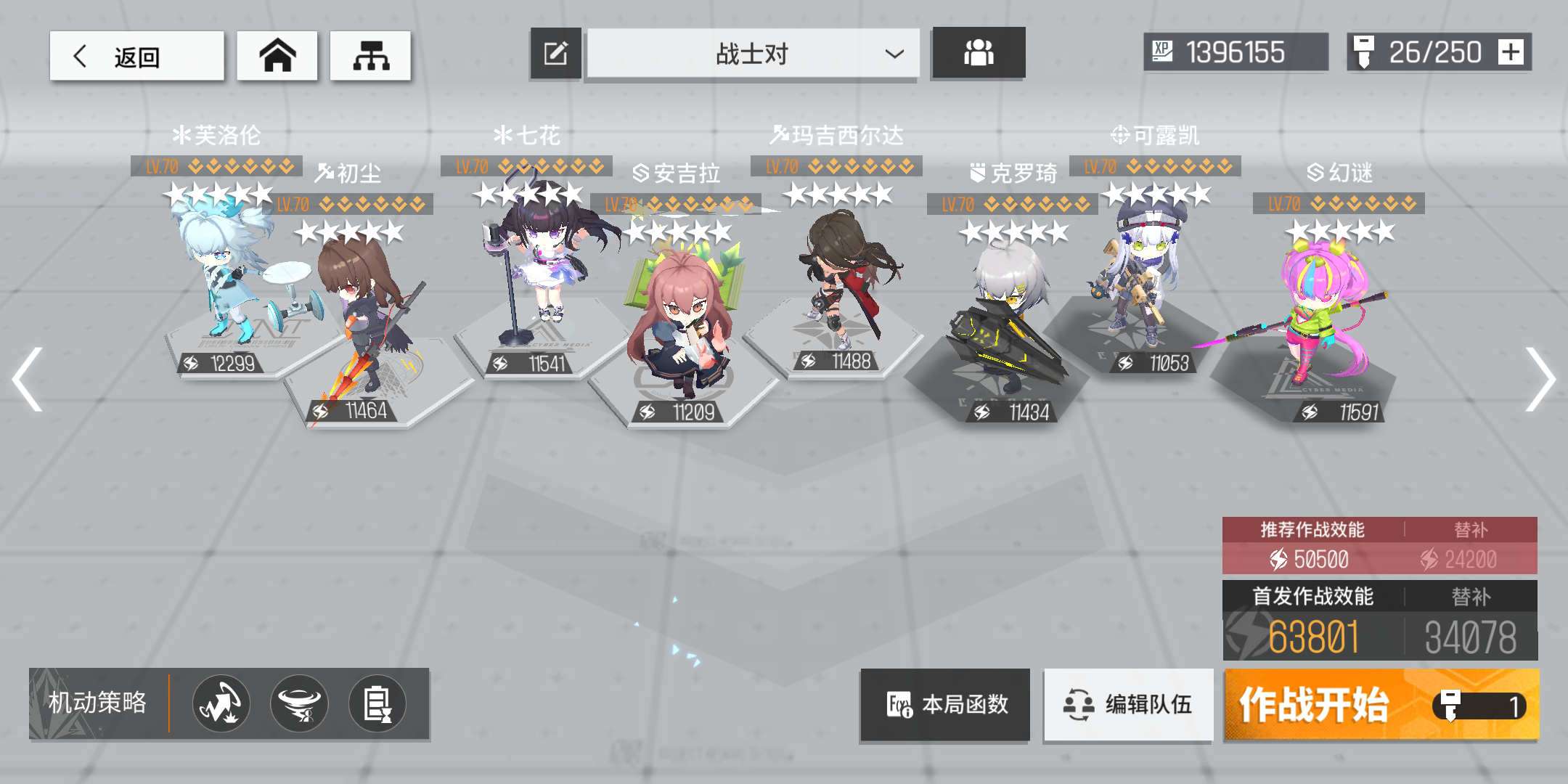Viewport: 1568px width, 784px height.
Task: Open the team name edit pencil icon
Action: click(x=555, y=52)
